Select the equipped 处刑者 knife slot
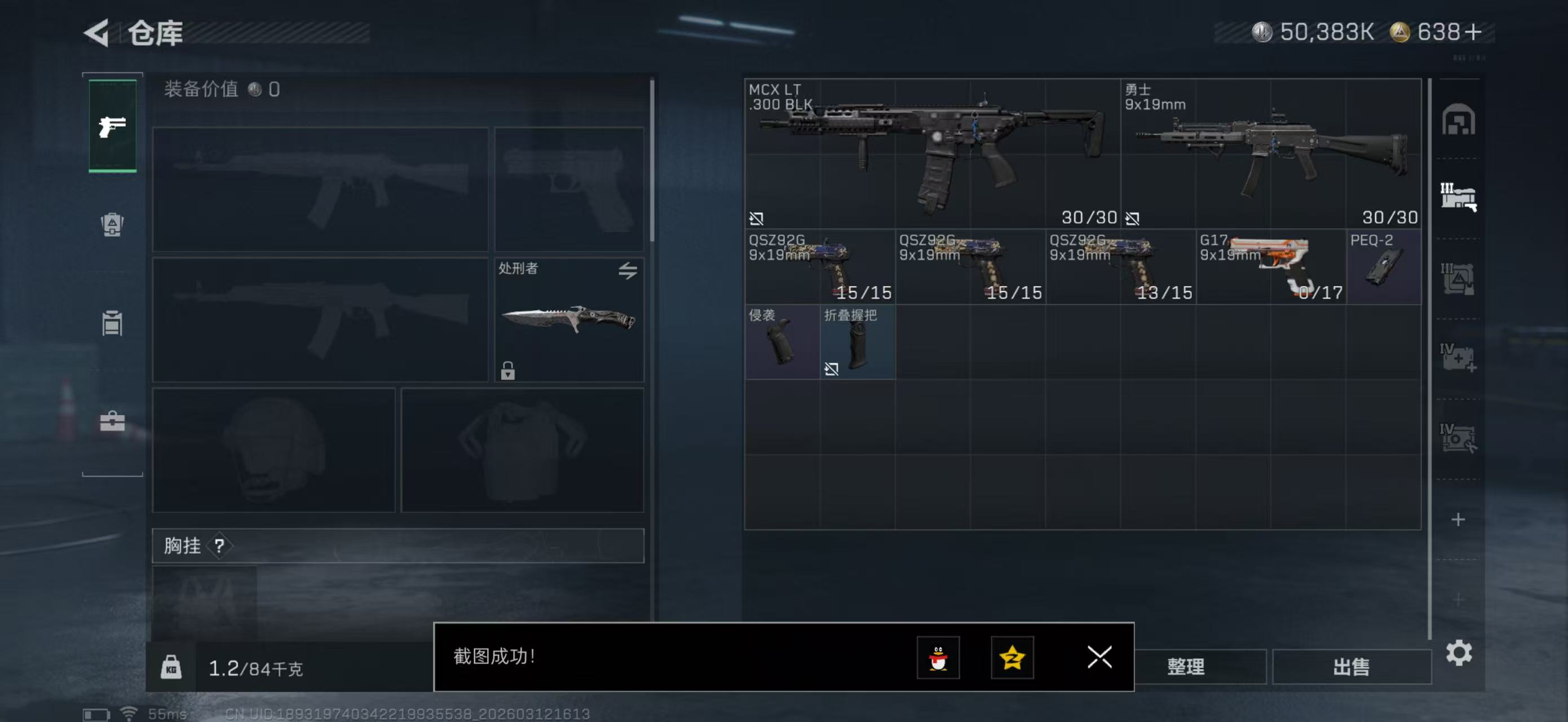Image resolution: width=1568 pixels, height=722 pixels. click(568, 320)
